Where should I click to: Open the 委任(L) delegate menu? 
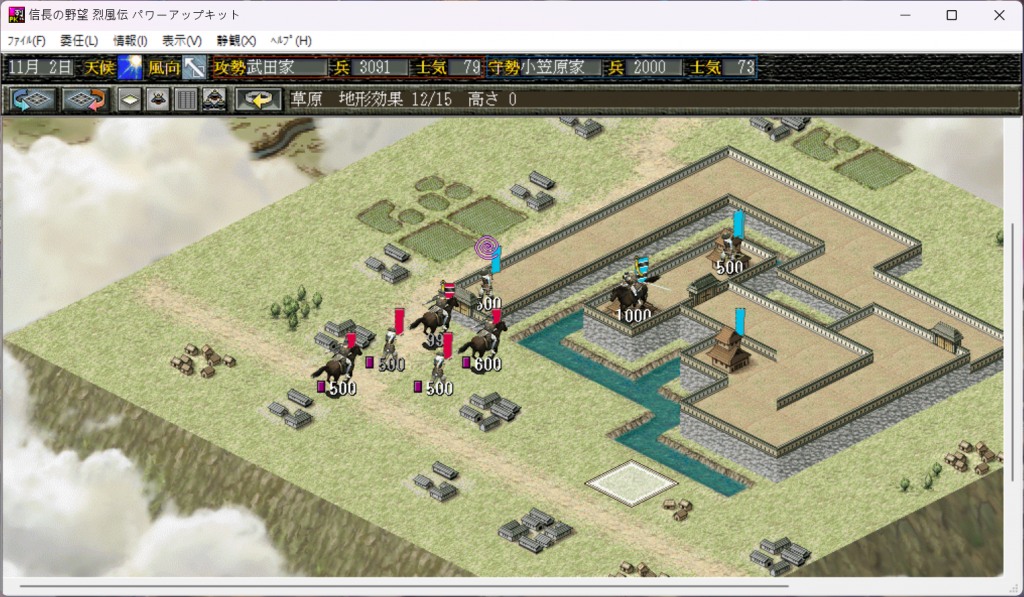[x=79, y=41]
